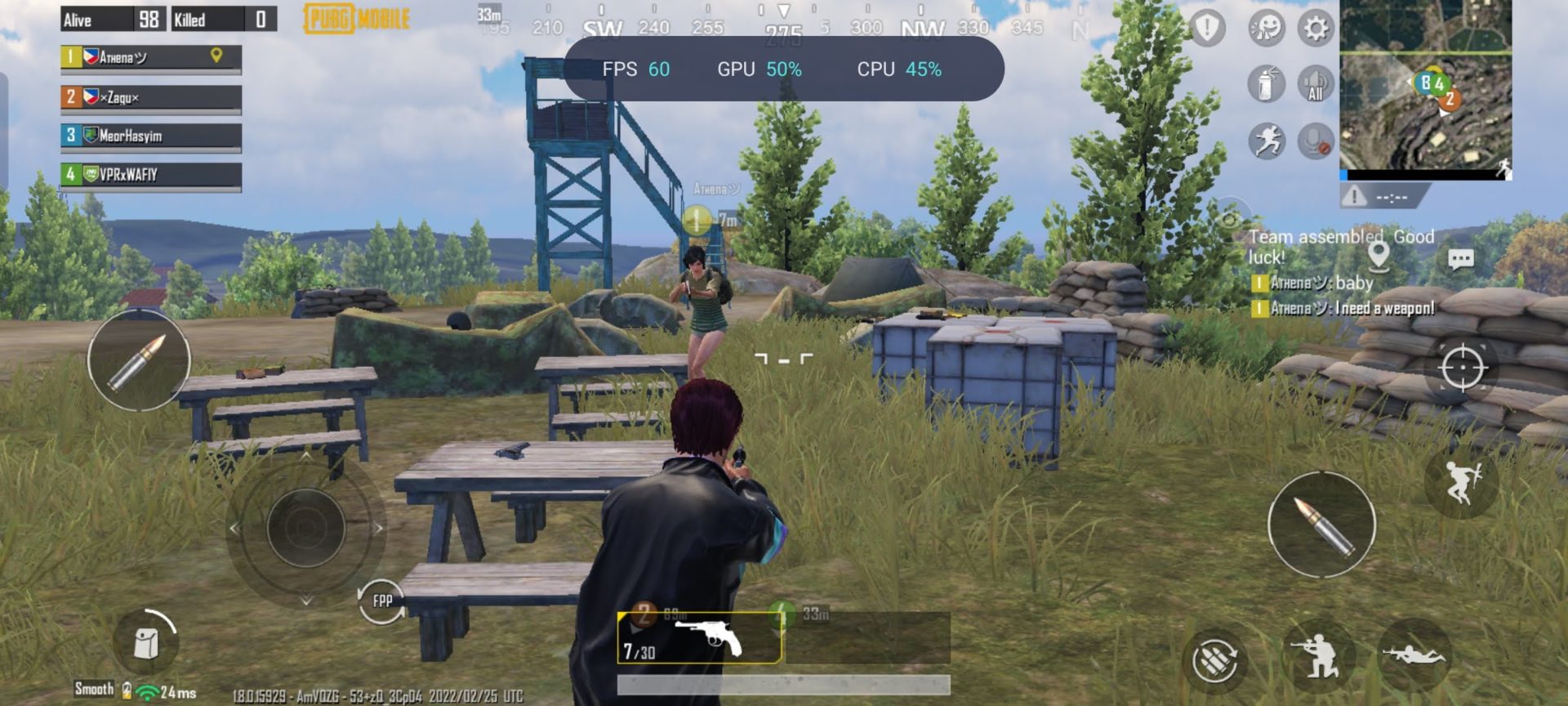Open the settings gear icon
Image resolution: width=1568 pixels, height=706 pixels.
coord(1315,29)
